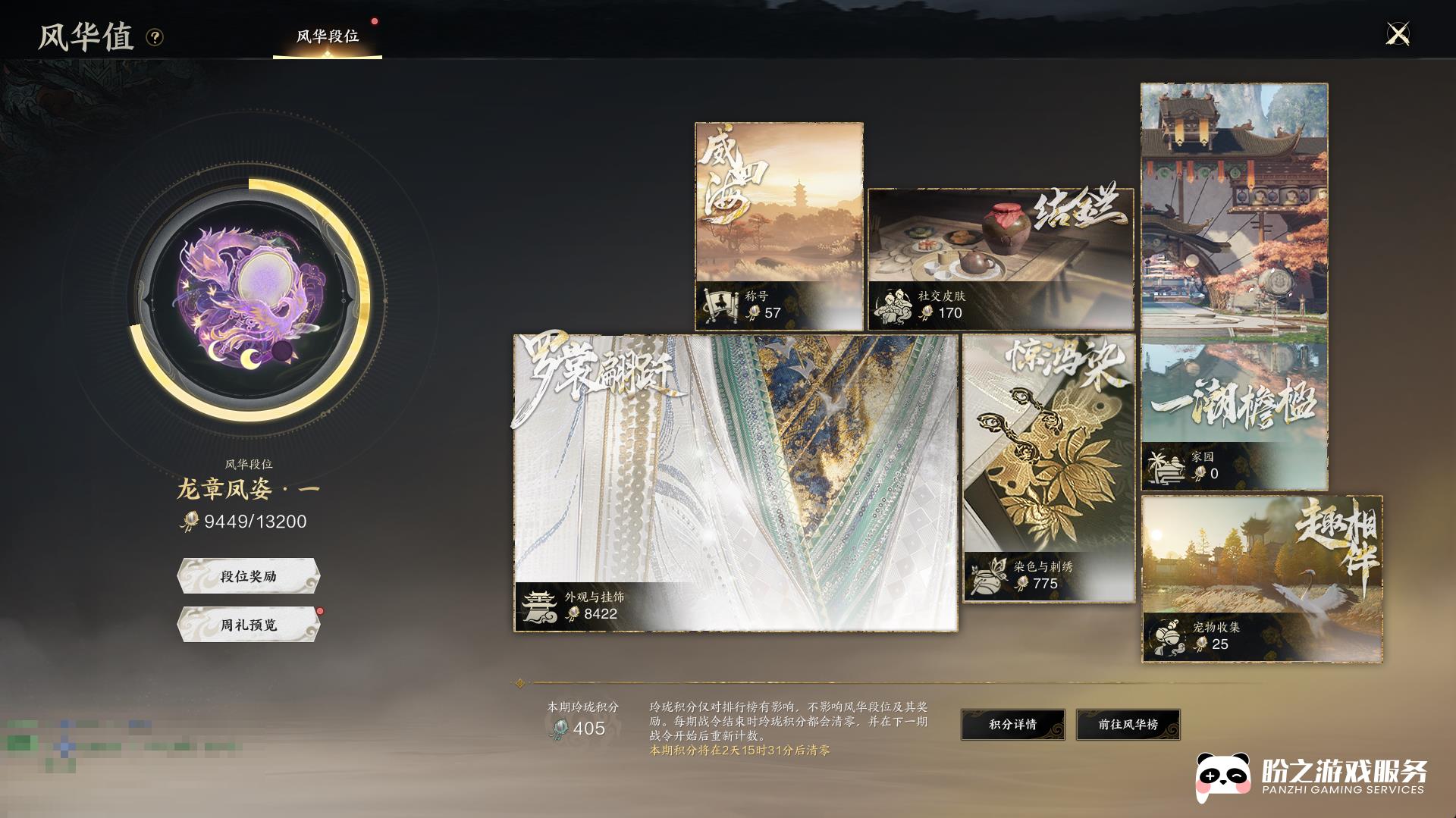
Task: Select the 称号 title card
Action: pyautogui.click(x=779, y=226)
